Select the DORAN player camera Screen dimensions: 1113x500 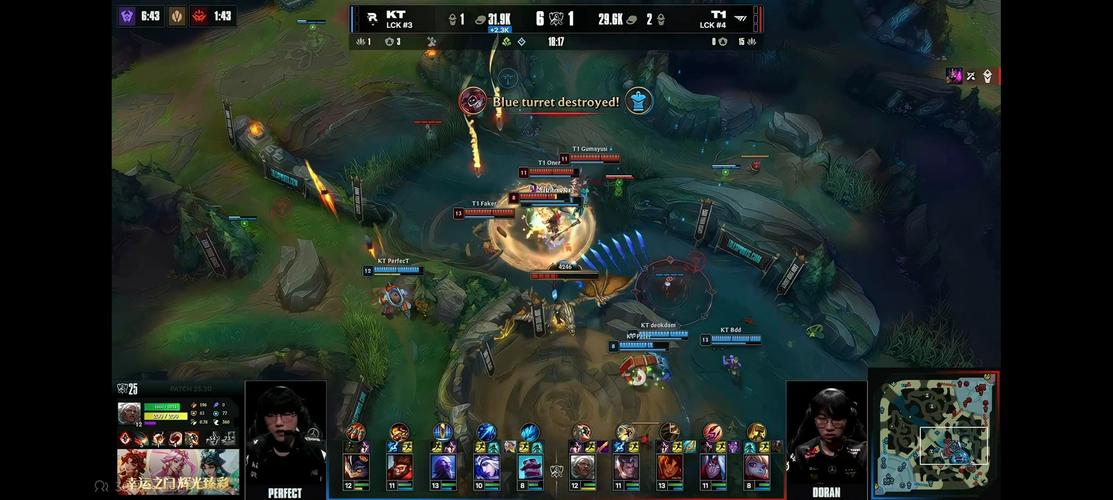pyautogui.click(x=826, y=438)
